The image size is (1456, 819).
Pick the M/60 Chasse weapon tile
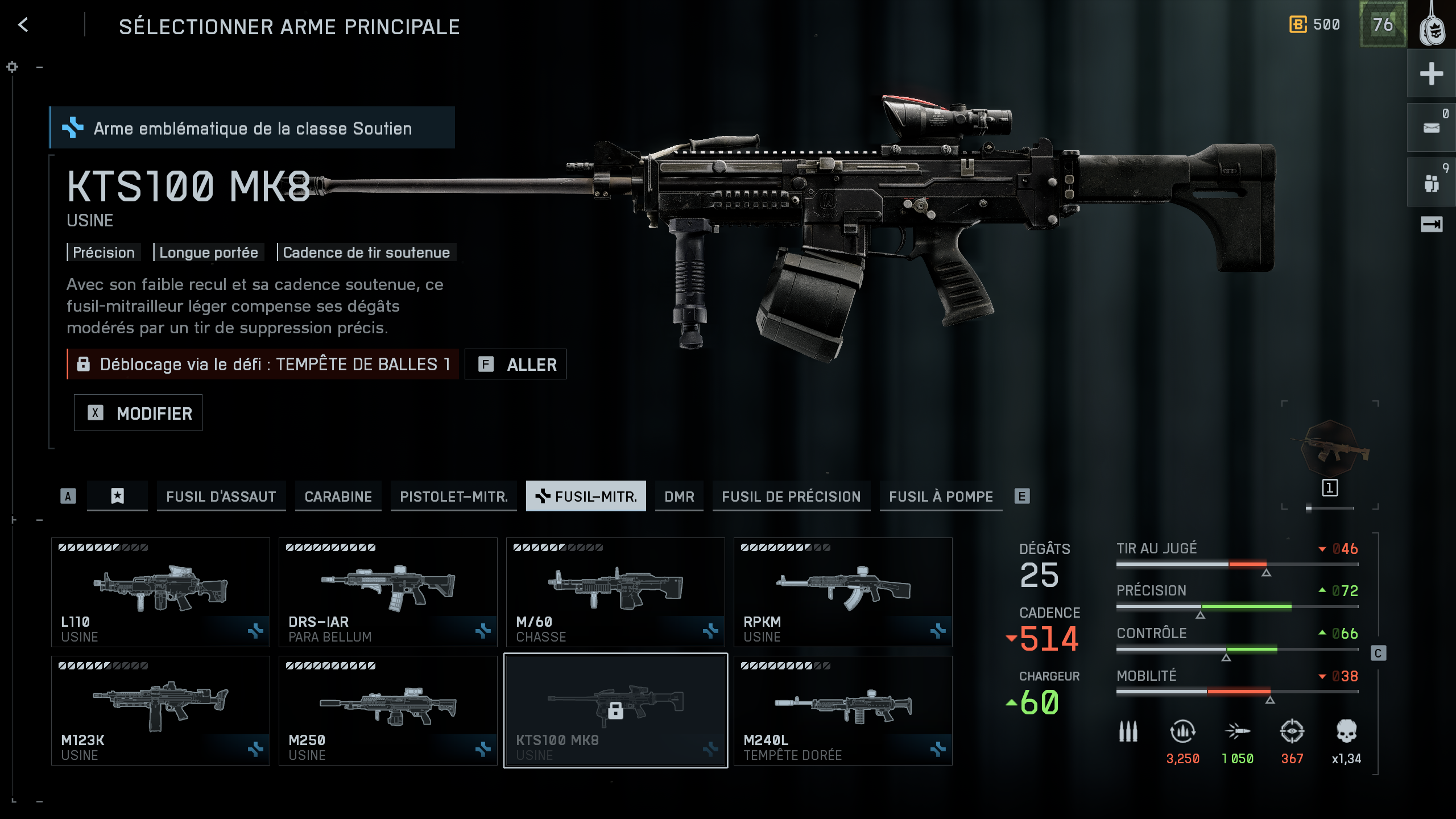[x=615, y=592]
